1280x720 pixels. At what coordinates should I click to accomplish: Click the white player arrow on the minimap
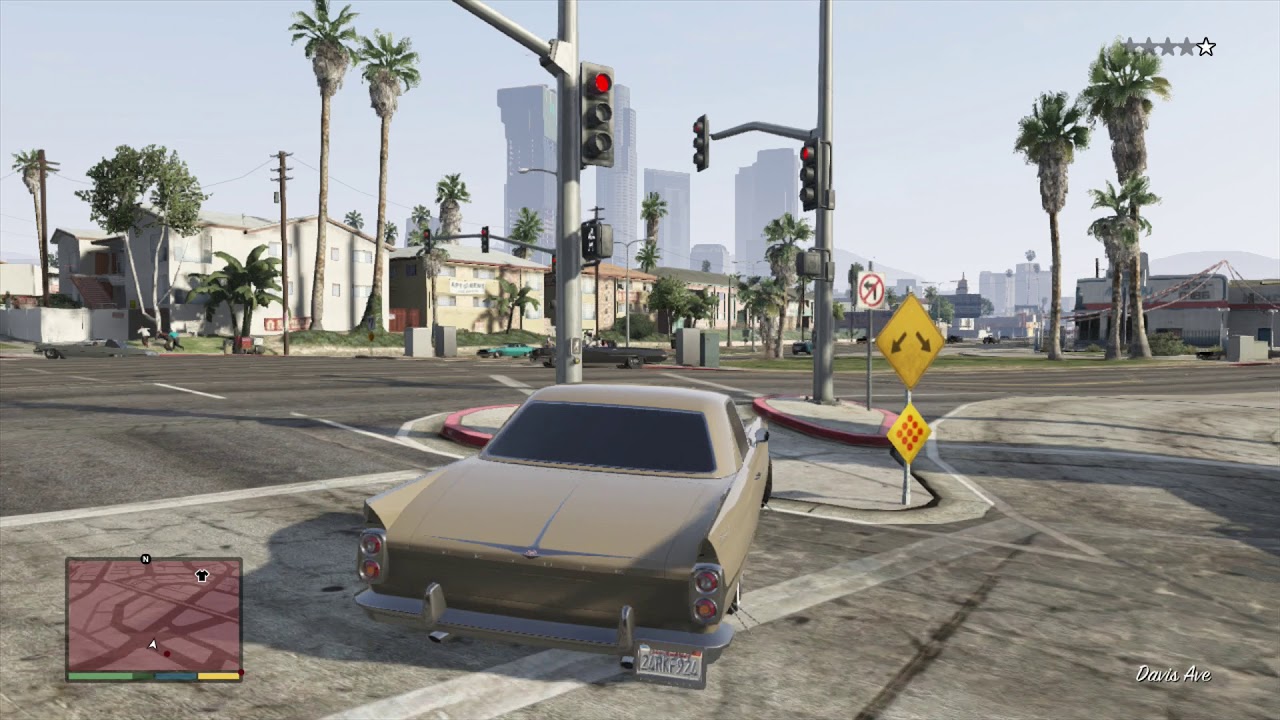(153, 644)
